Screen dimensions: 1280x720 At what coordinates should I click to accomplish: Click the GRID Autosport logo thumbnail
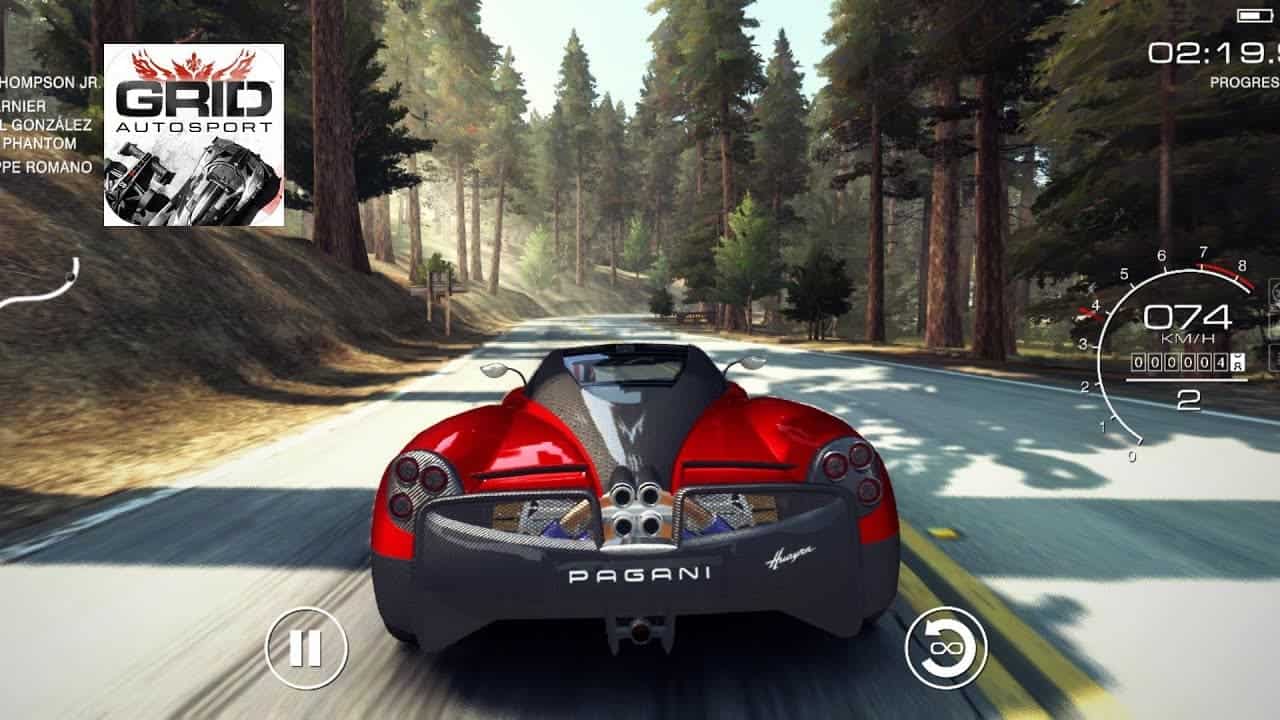coord(194,135)
